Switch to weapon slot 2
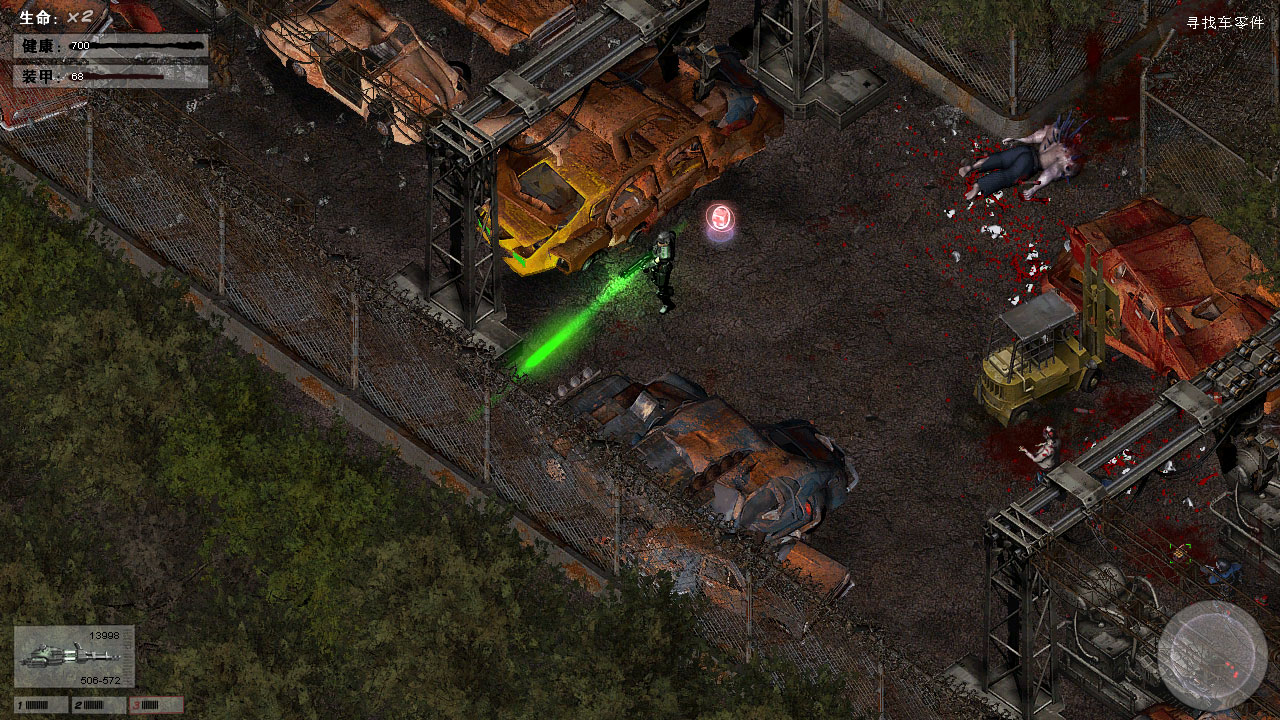Viewport: 1280px width, 720px height. (x=98, y=705)
